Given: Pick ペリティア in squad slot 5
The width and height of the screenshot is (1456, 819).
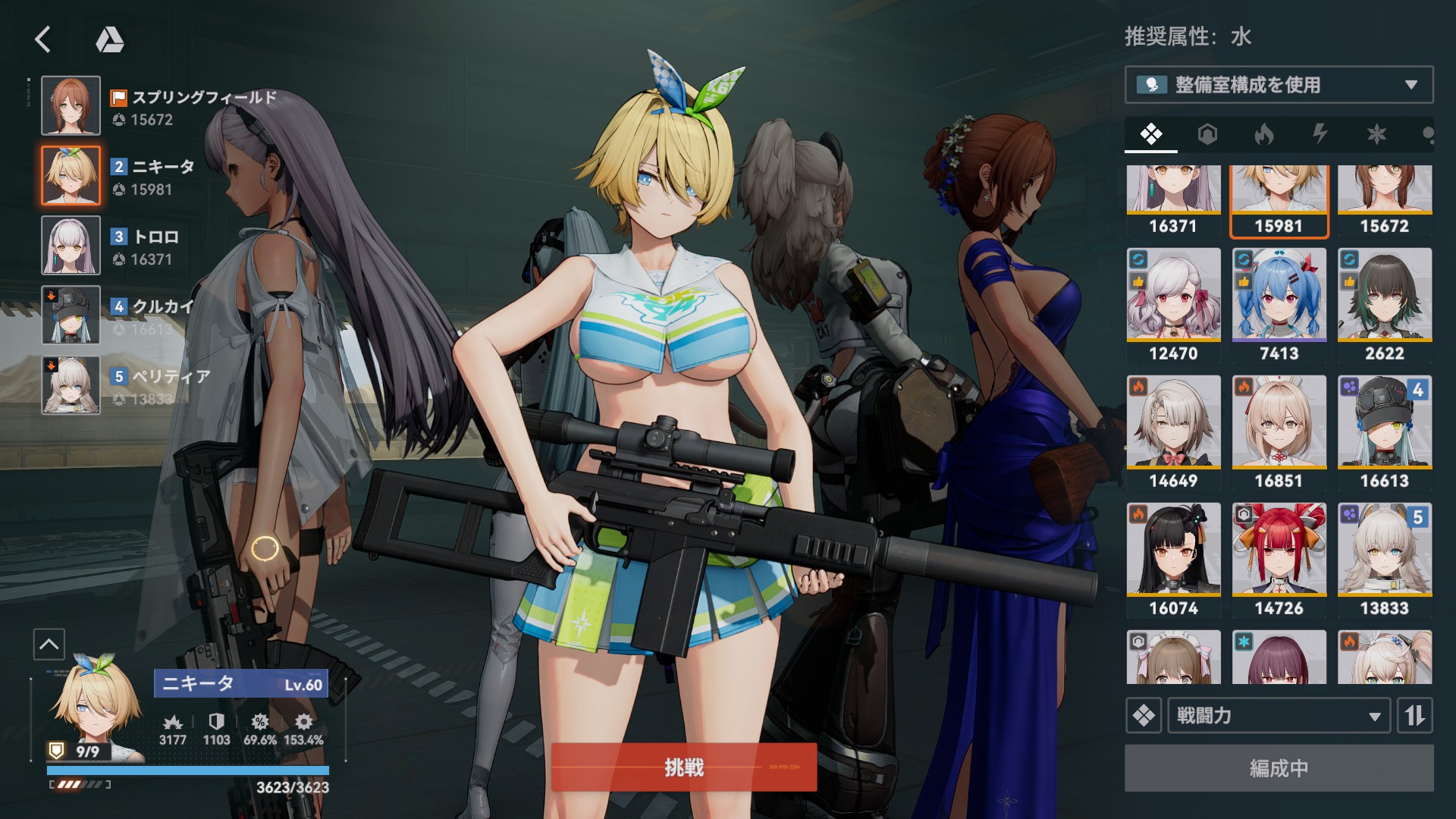Looking at the screenshot, I should coord(71,385).
